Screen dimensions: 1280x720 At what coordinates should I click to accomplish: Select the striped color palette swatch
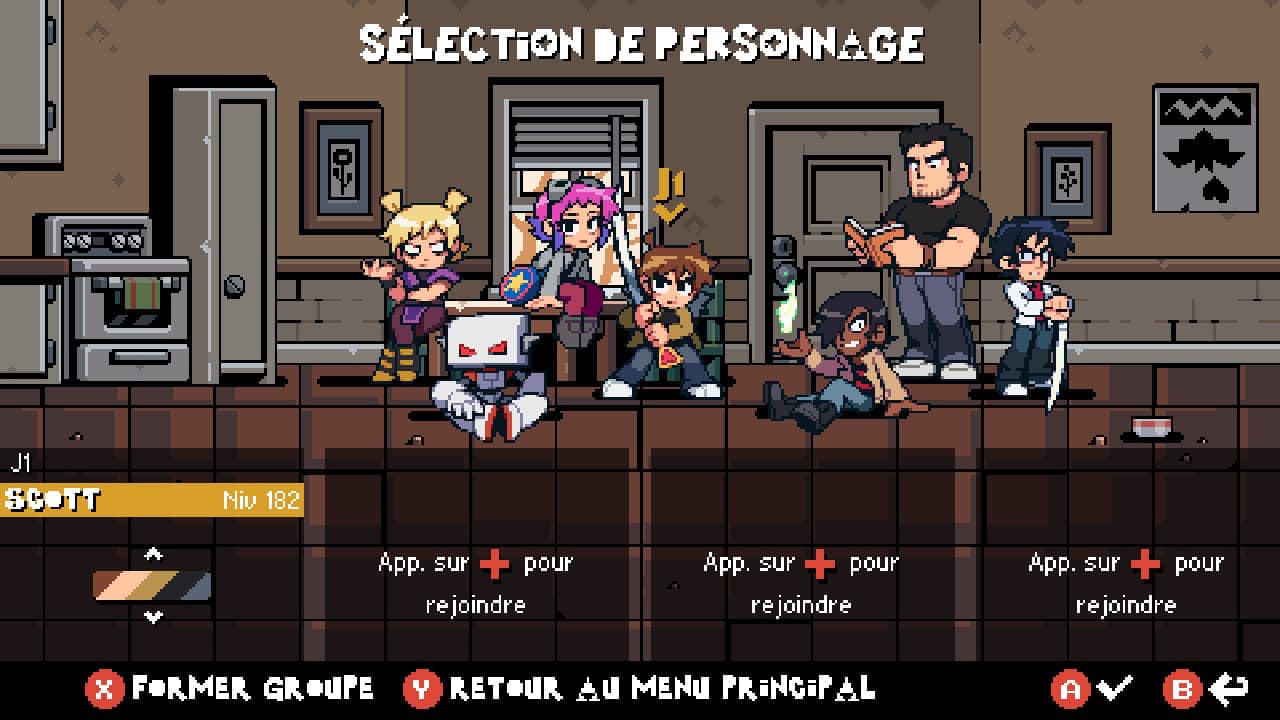pyautogui.click(x=152, y=586)
